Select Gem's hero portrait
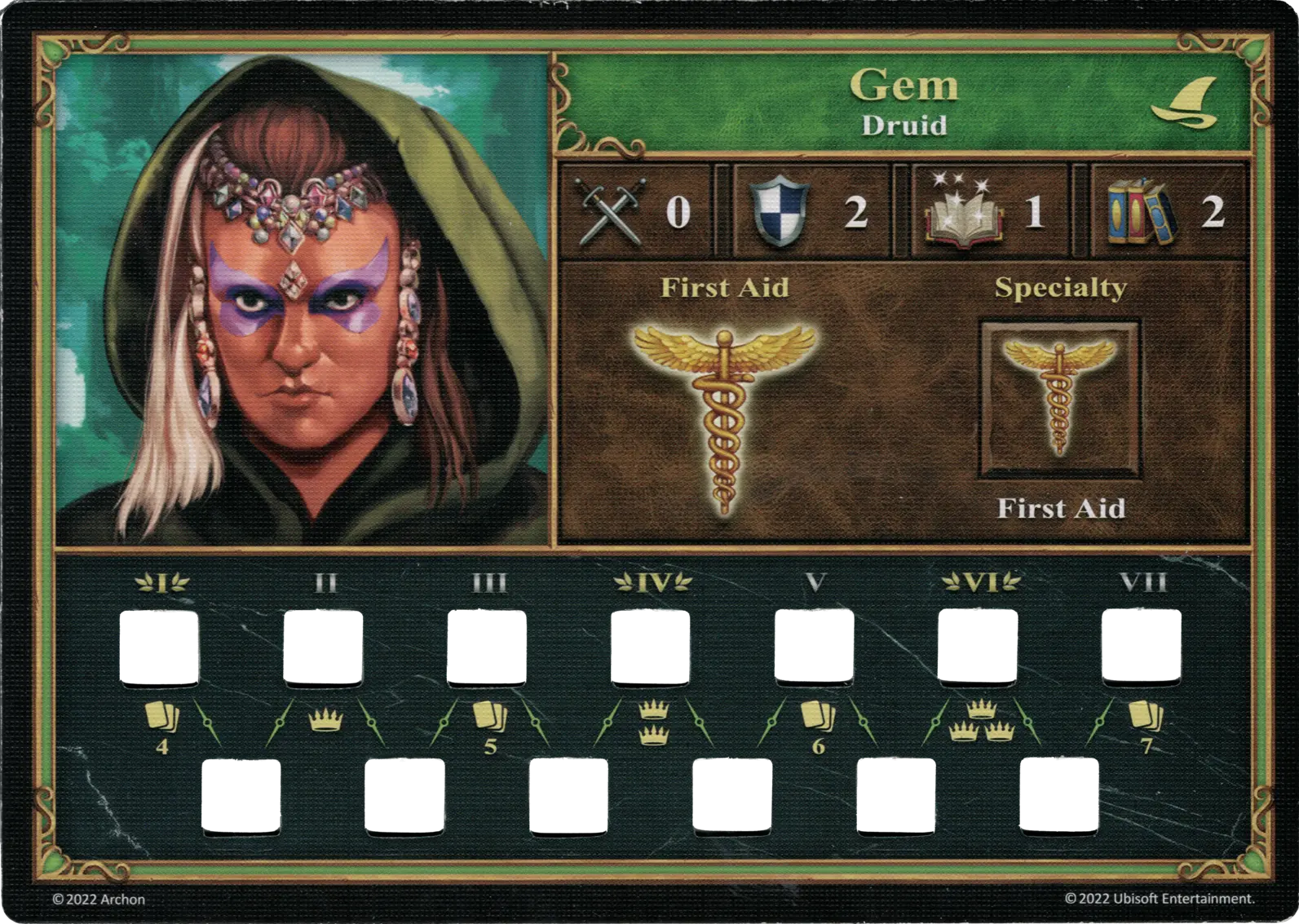 point(302,299)
